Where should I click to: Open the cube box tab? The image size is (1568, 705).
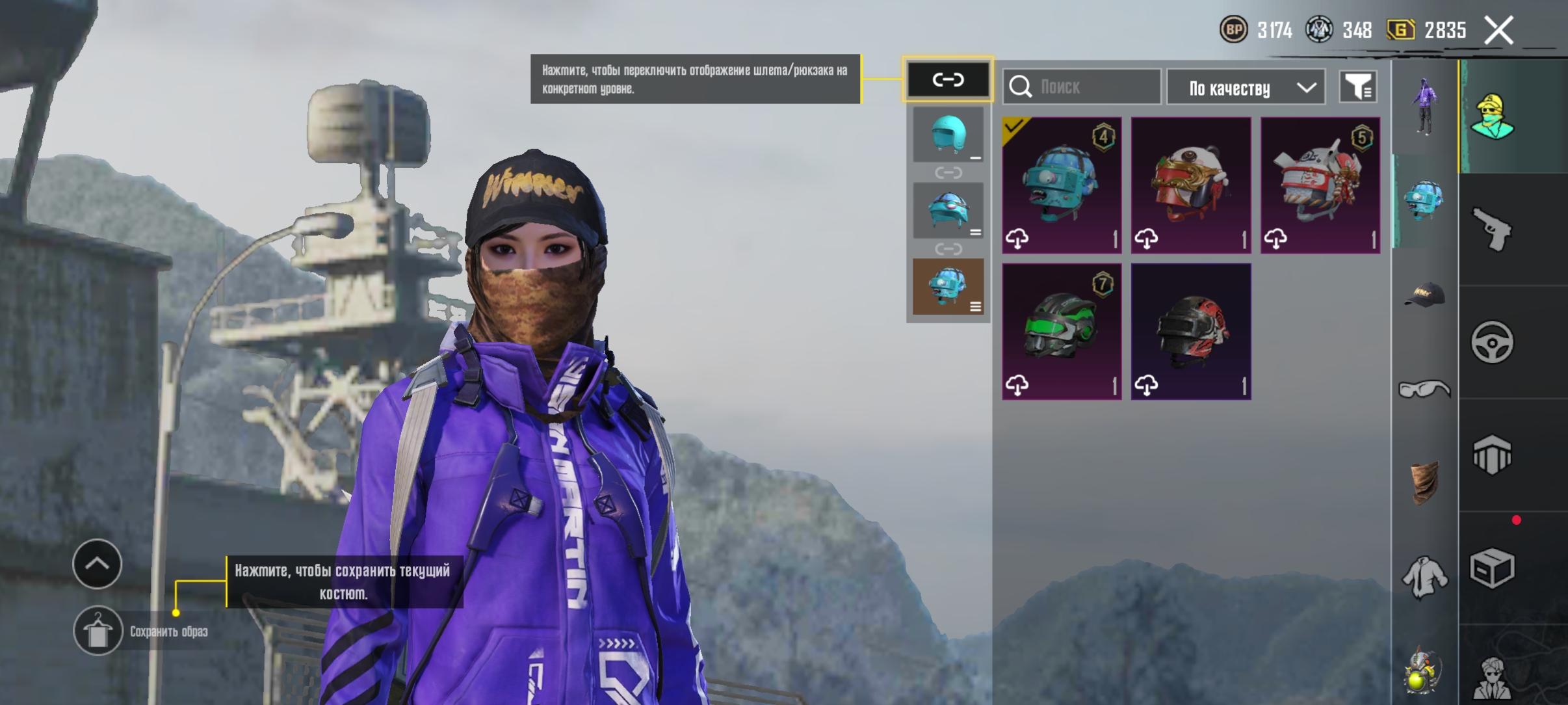[1493, 568]
